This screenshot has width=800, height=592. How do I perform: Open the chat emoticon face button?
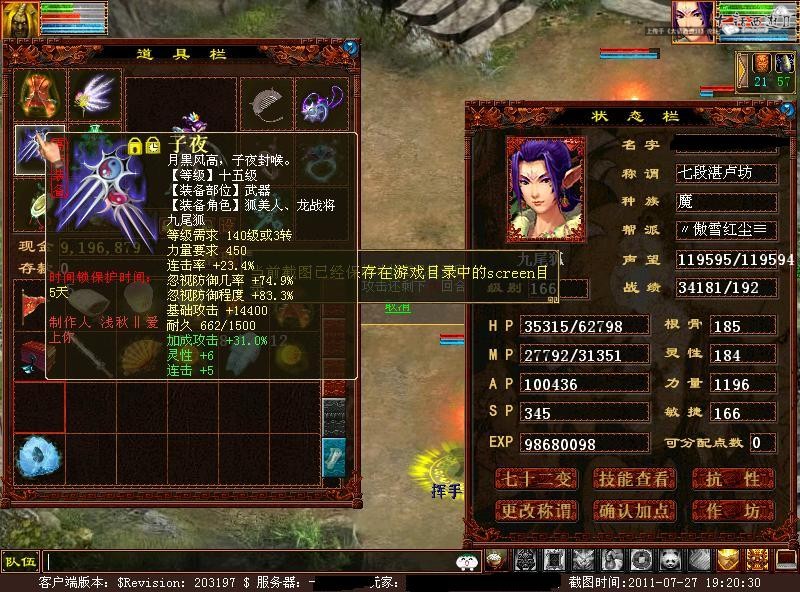point(467,561)
